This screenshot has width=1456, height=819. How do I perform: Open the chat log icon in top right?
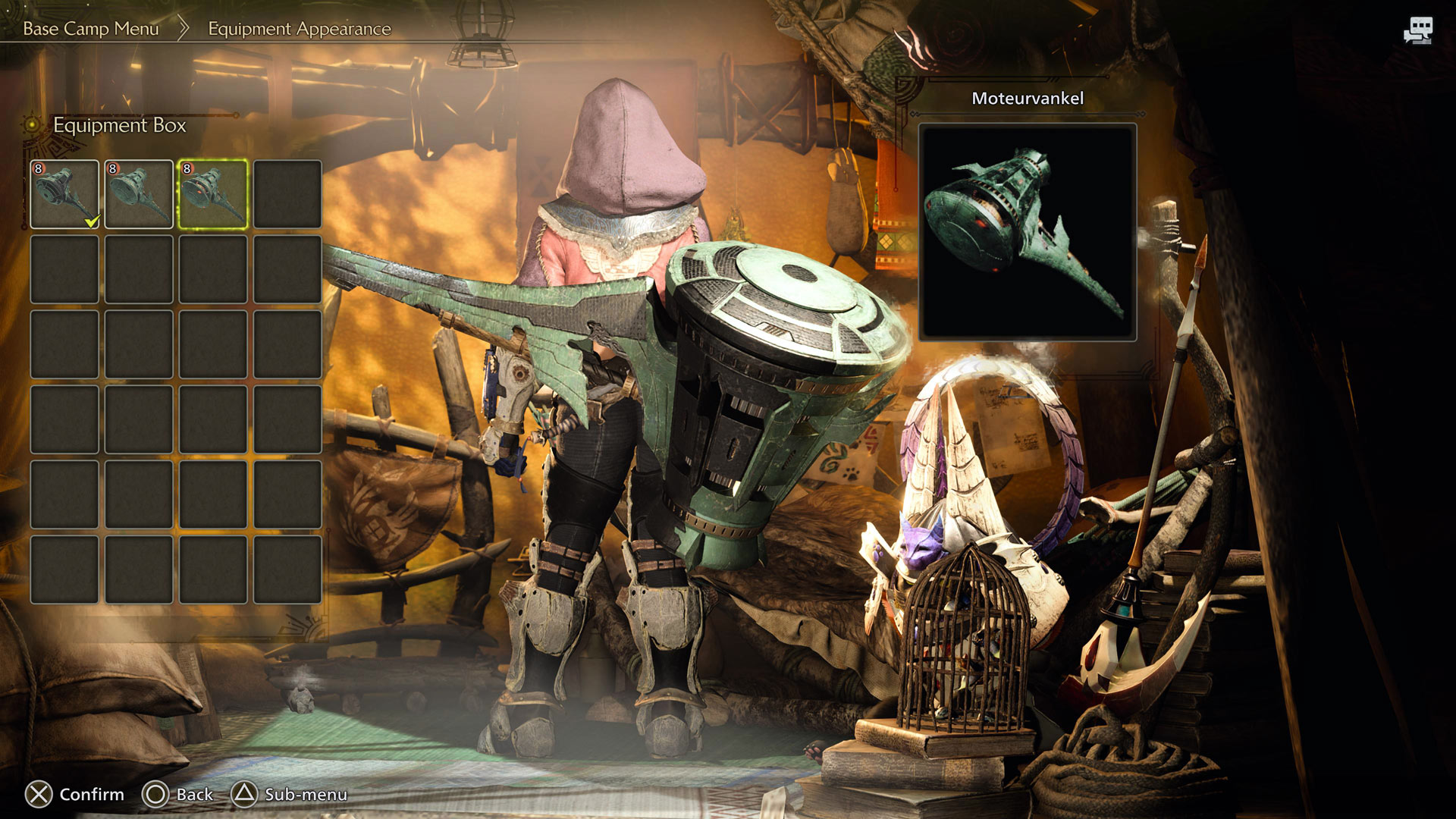[x=1421, y=29]
